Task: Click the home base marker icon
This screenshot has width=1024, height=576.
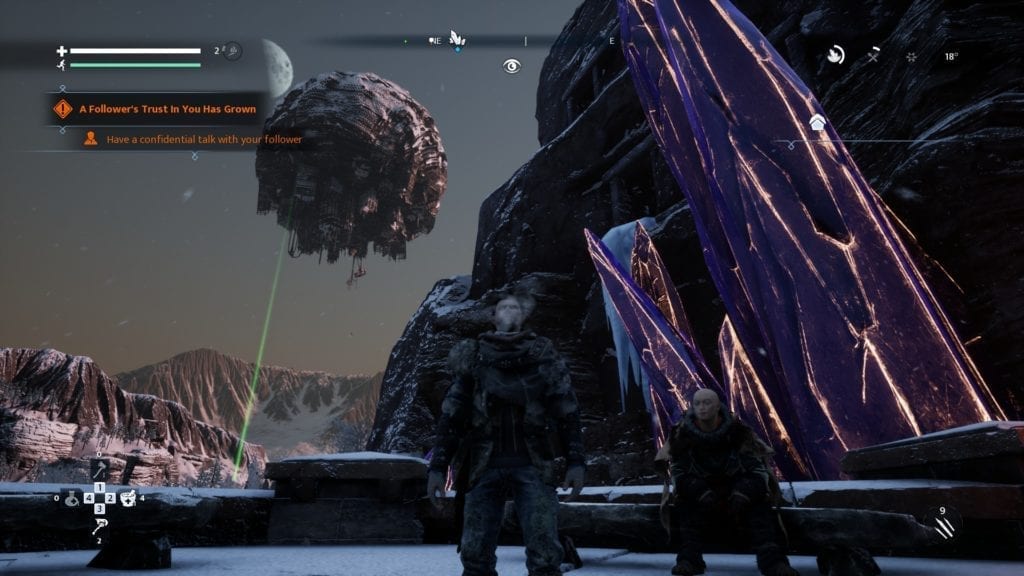Action: [x=817, y=122]
